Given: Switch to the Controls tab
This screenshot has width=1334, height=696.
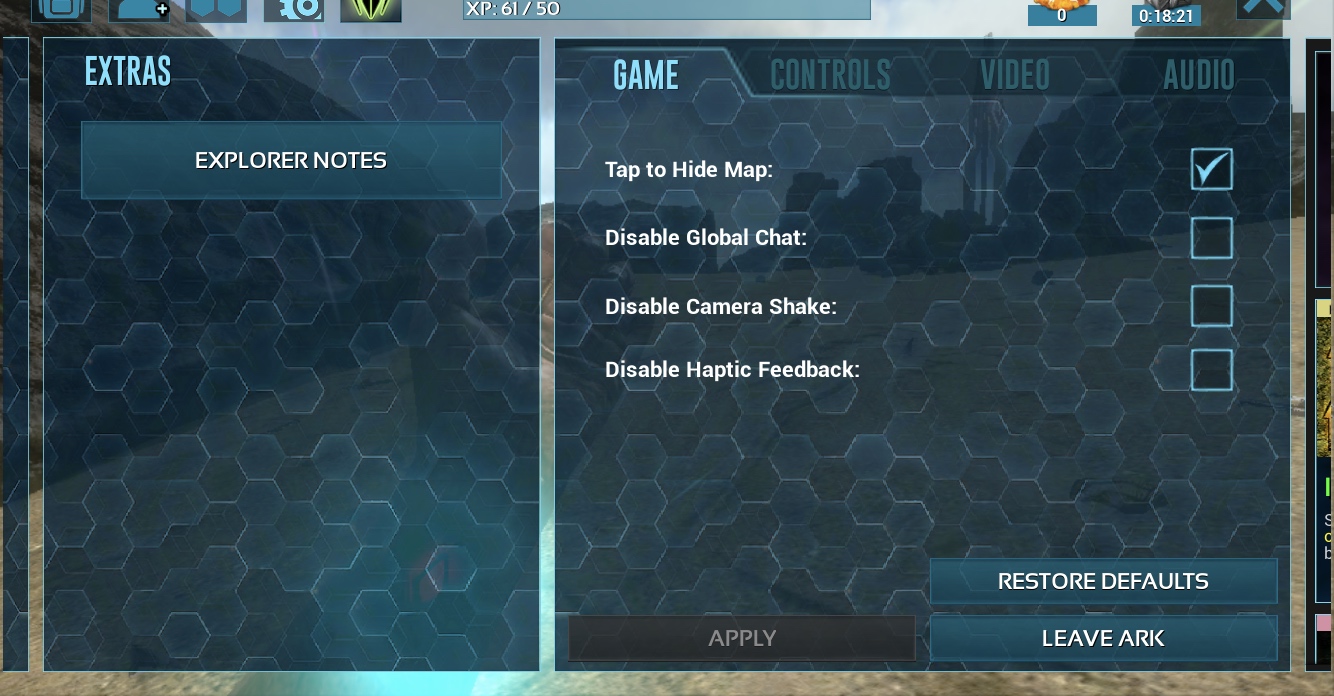Looking at the screenshot, I should pos(830,75).
